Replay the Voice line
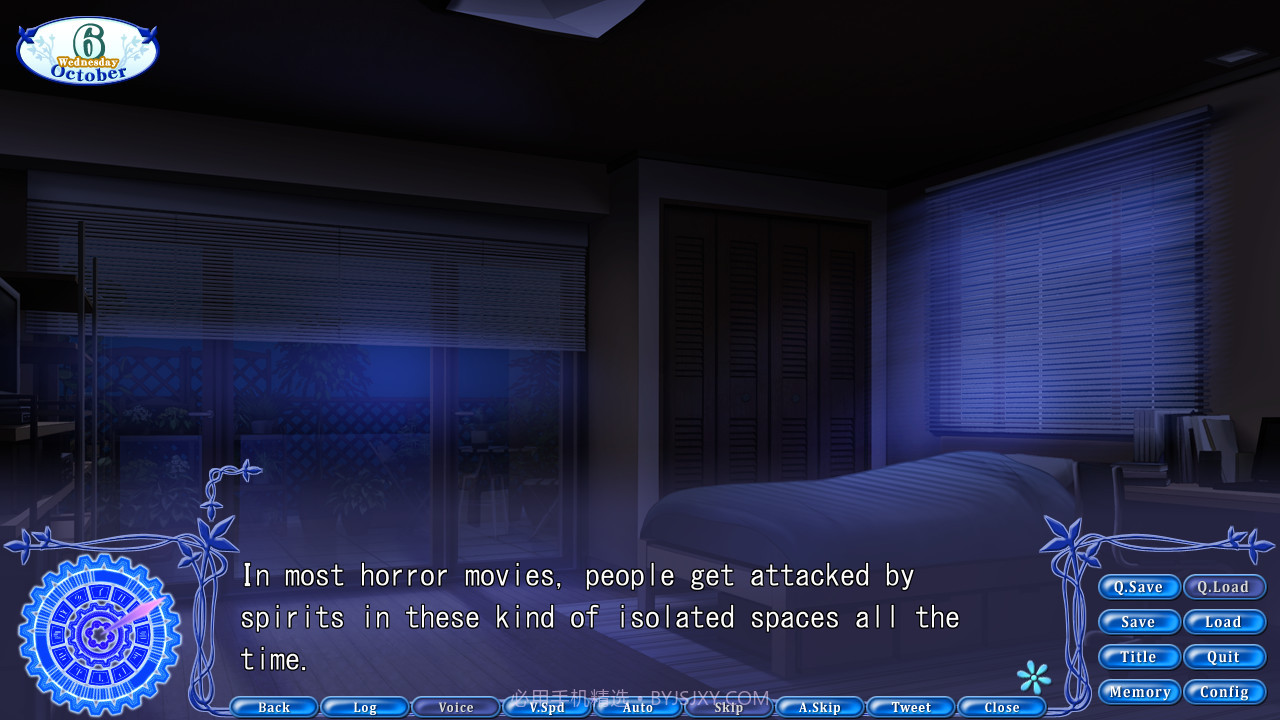This screenshot has width=1280, height=720. tap(455, 707)
